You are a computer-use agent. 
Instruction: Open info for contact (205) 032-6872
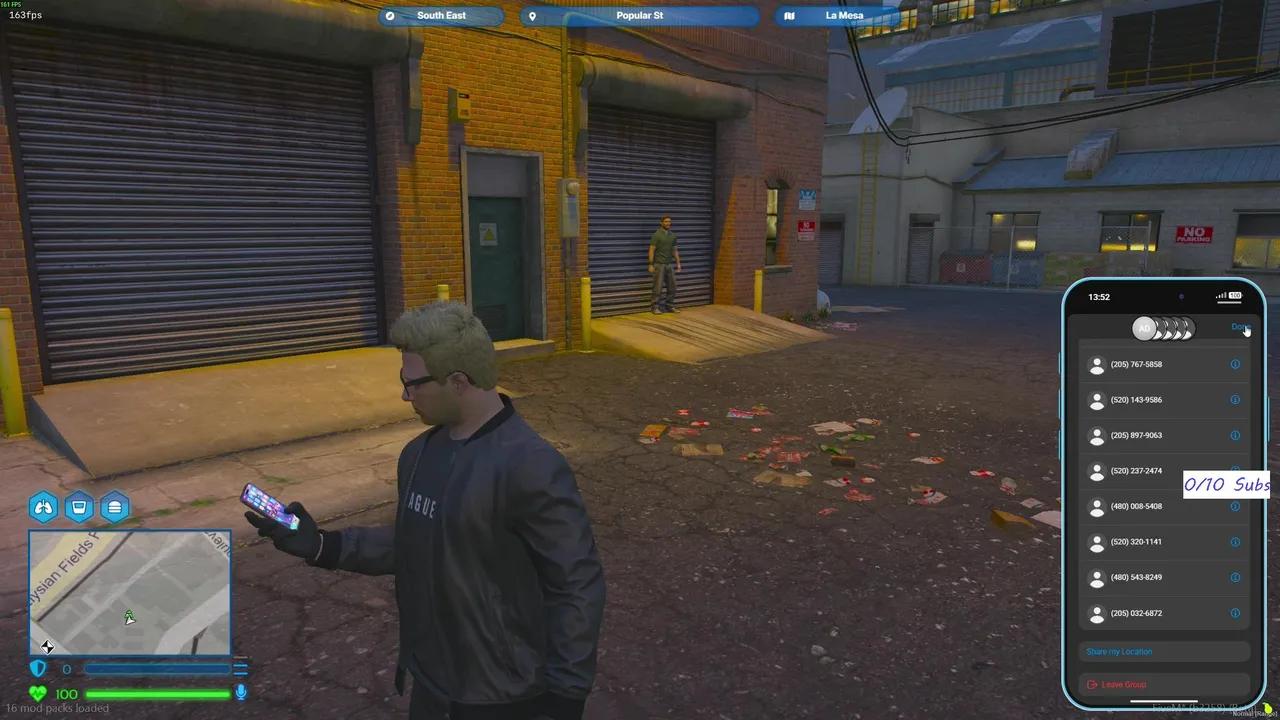(1235, 613)
